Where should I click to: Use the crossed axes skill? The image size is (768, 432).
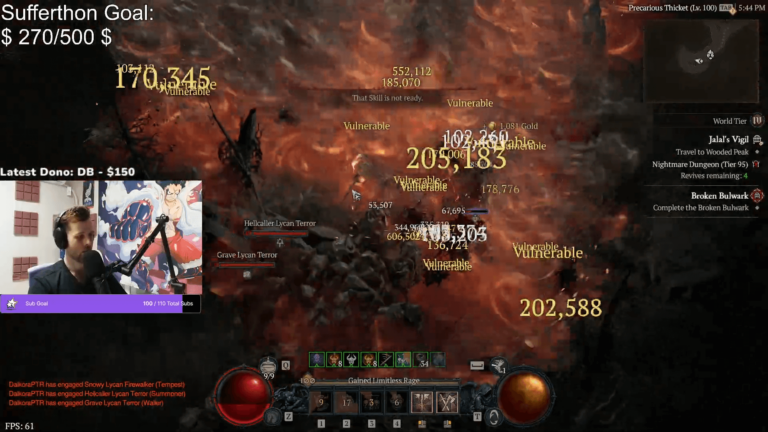point(447,402)
